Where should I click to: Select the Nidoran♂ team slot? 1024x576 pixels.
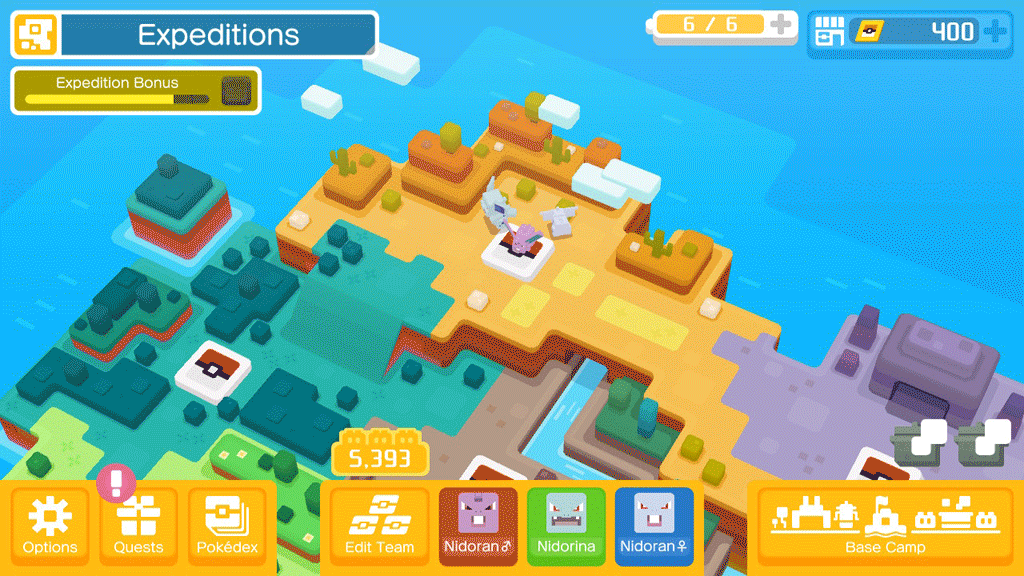[478, 525]
